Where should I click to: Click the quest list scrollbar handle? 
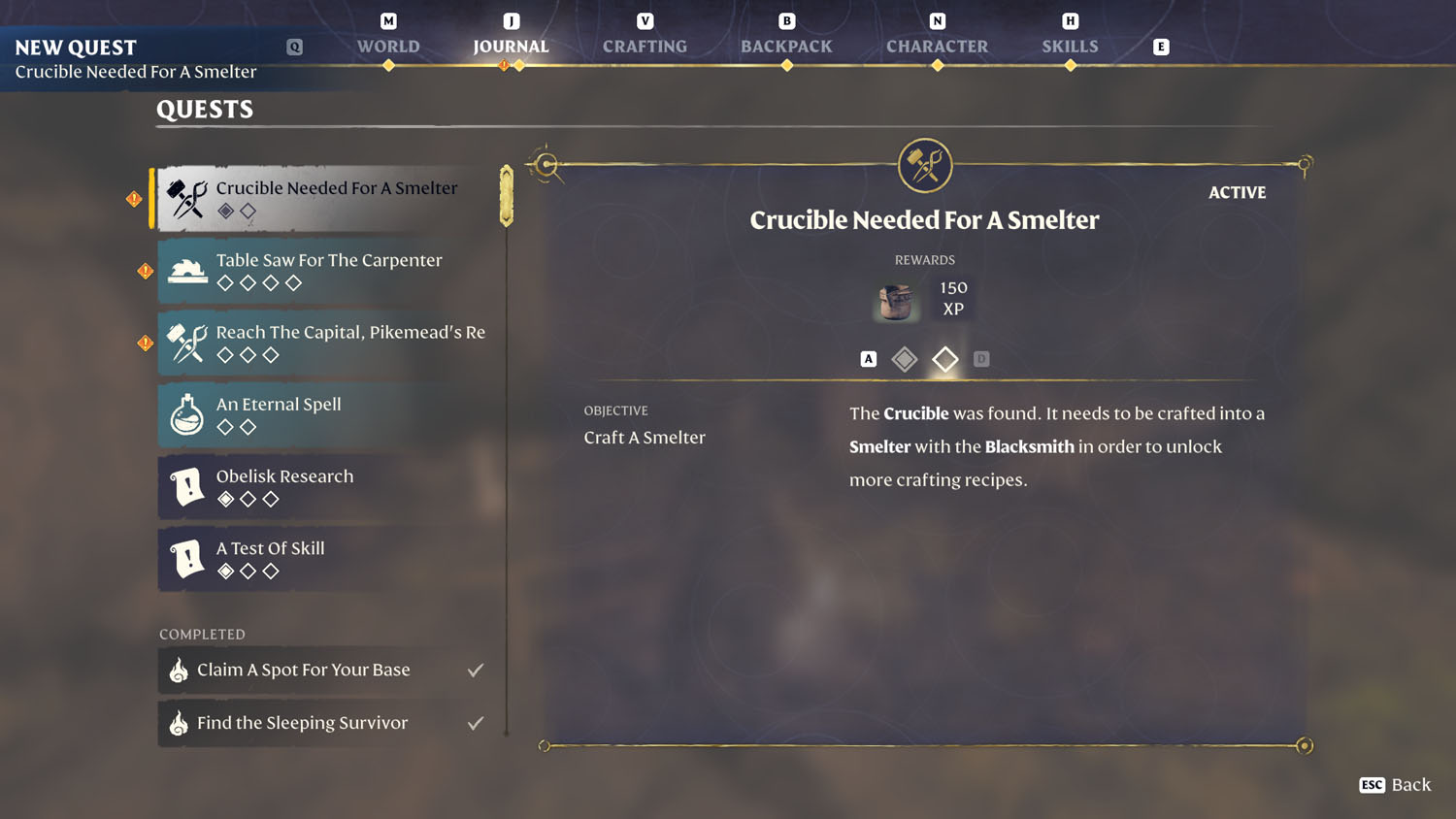click(x=505, y=194)
